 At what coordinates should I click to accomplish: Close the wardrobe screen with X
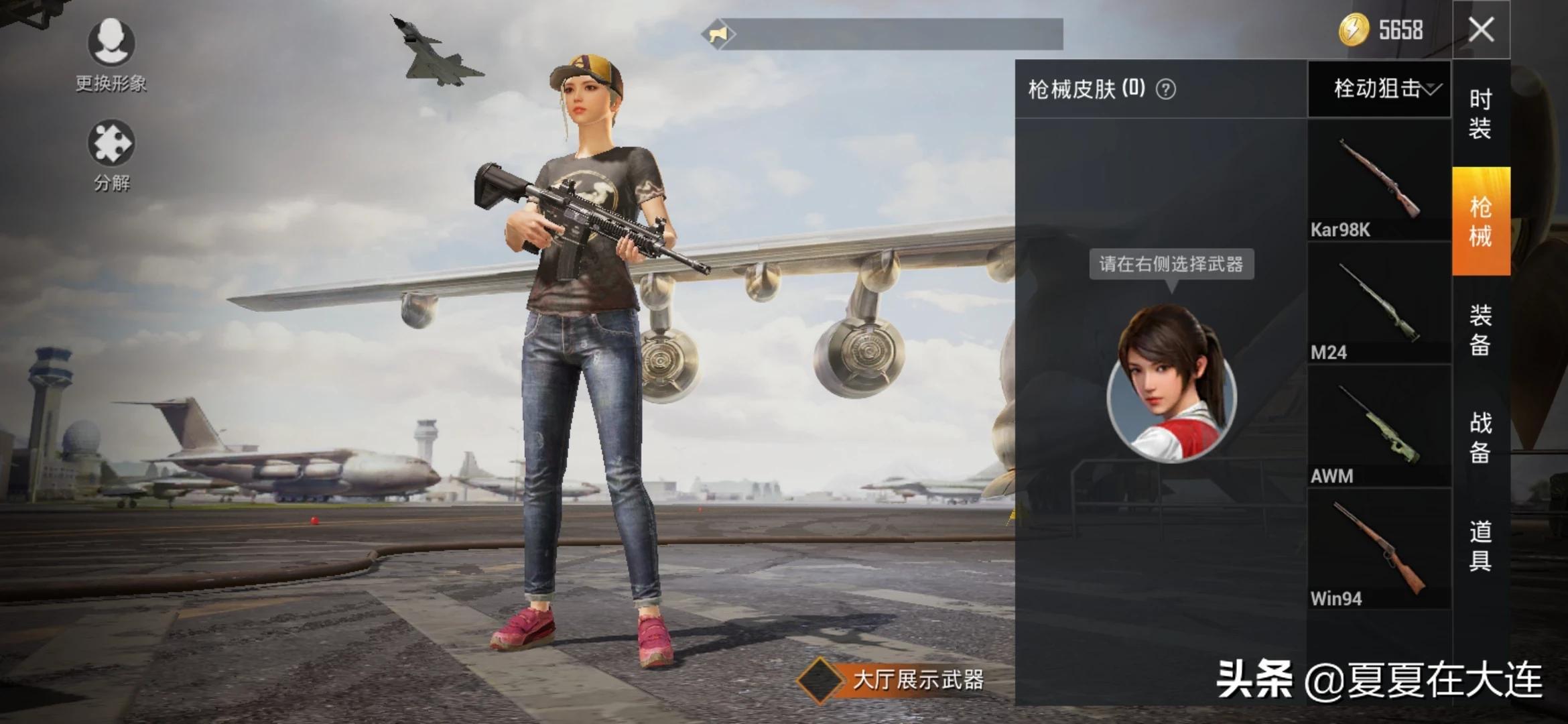[x=1481, y=29]
